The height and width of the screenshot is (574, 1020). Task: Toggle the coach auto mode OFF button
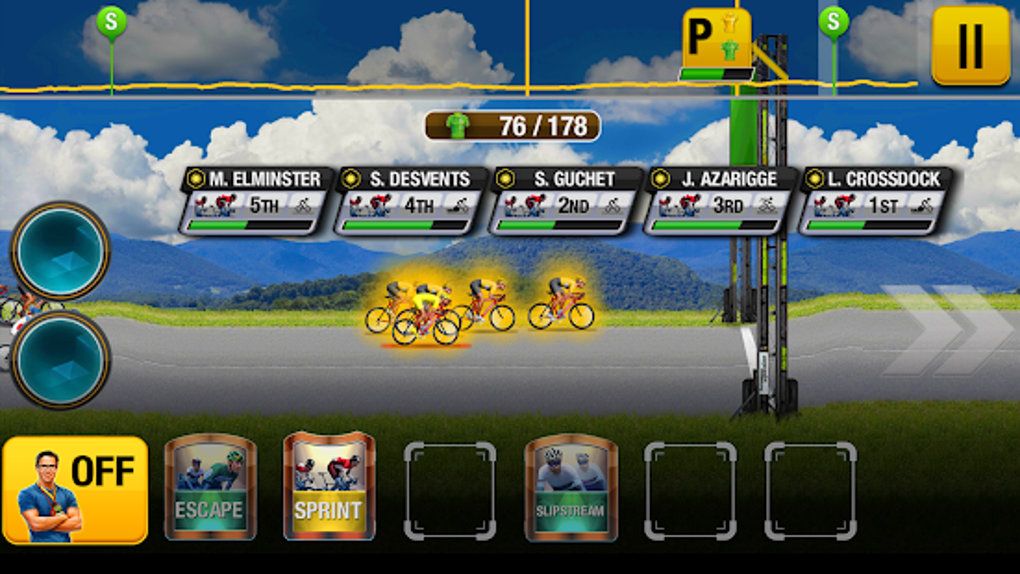point(76,490)
